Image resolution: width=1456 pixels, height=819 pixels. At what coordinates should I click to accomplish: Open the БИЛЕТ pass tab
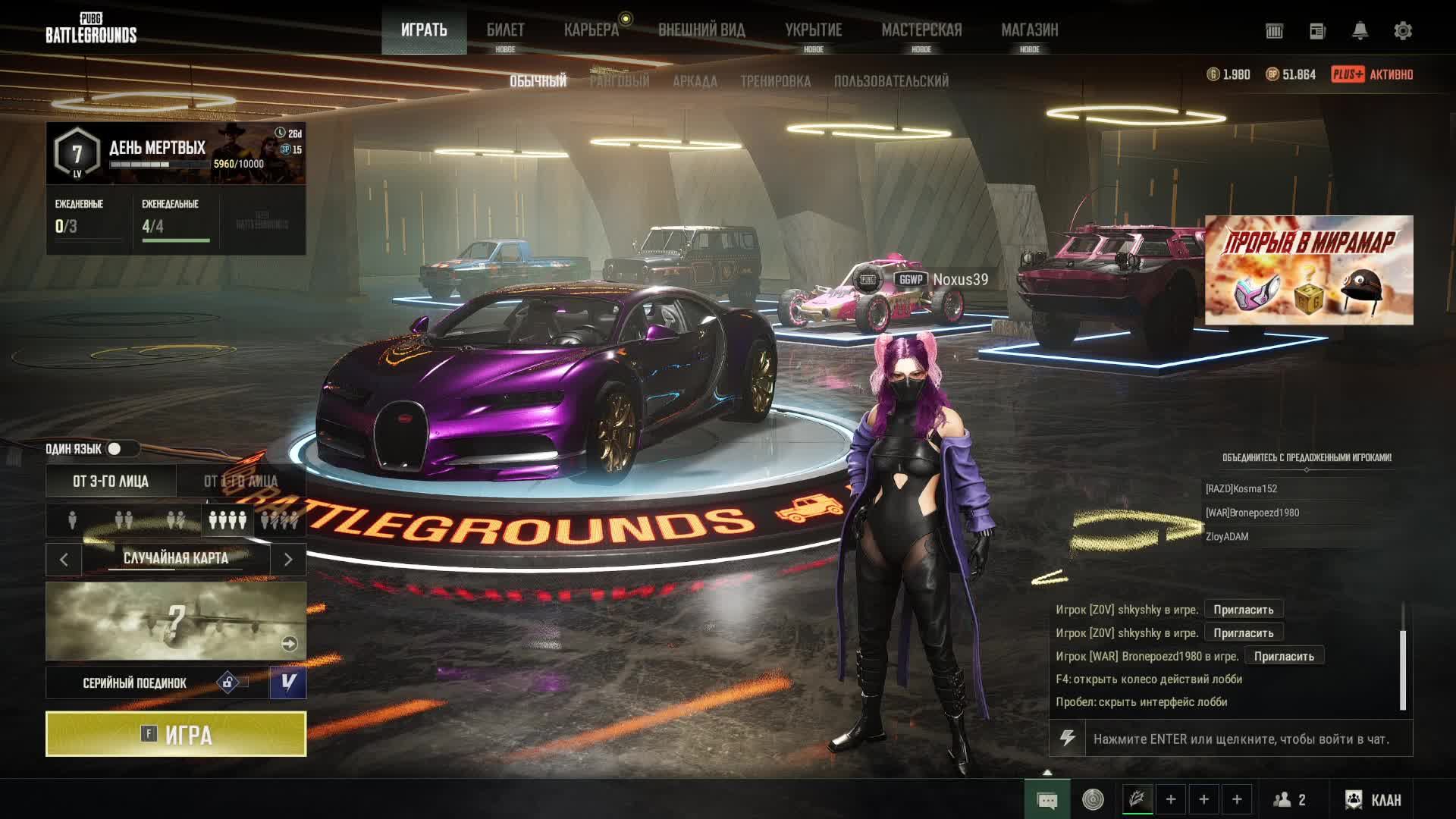(x=505, y=30)
